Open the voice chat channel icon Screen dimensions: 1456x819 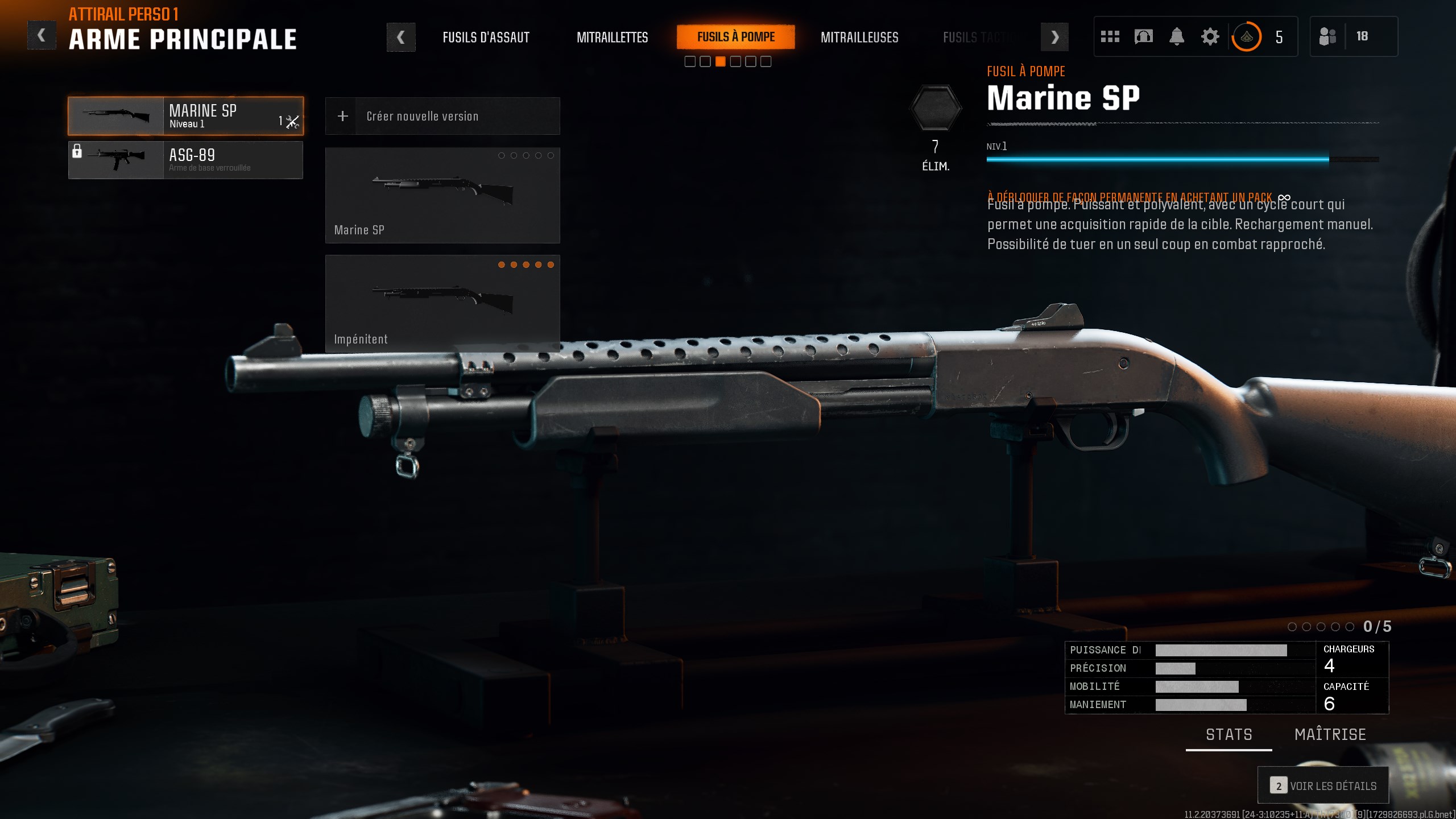[x=1143, y=36]
